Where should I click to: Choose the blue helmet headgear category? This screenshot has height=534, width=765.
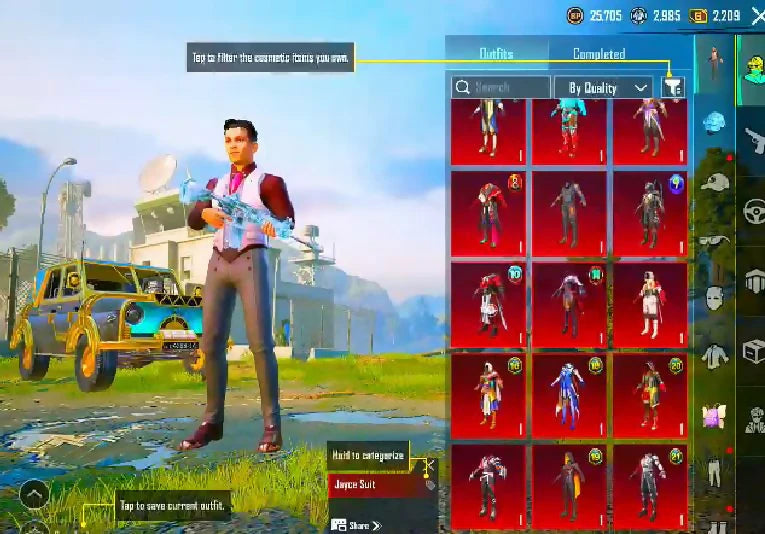point(714,123)
